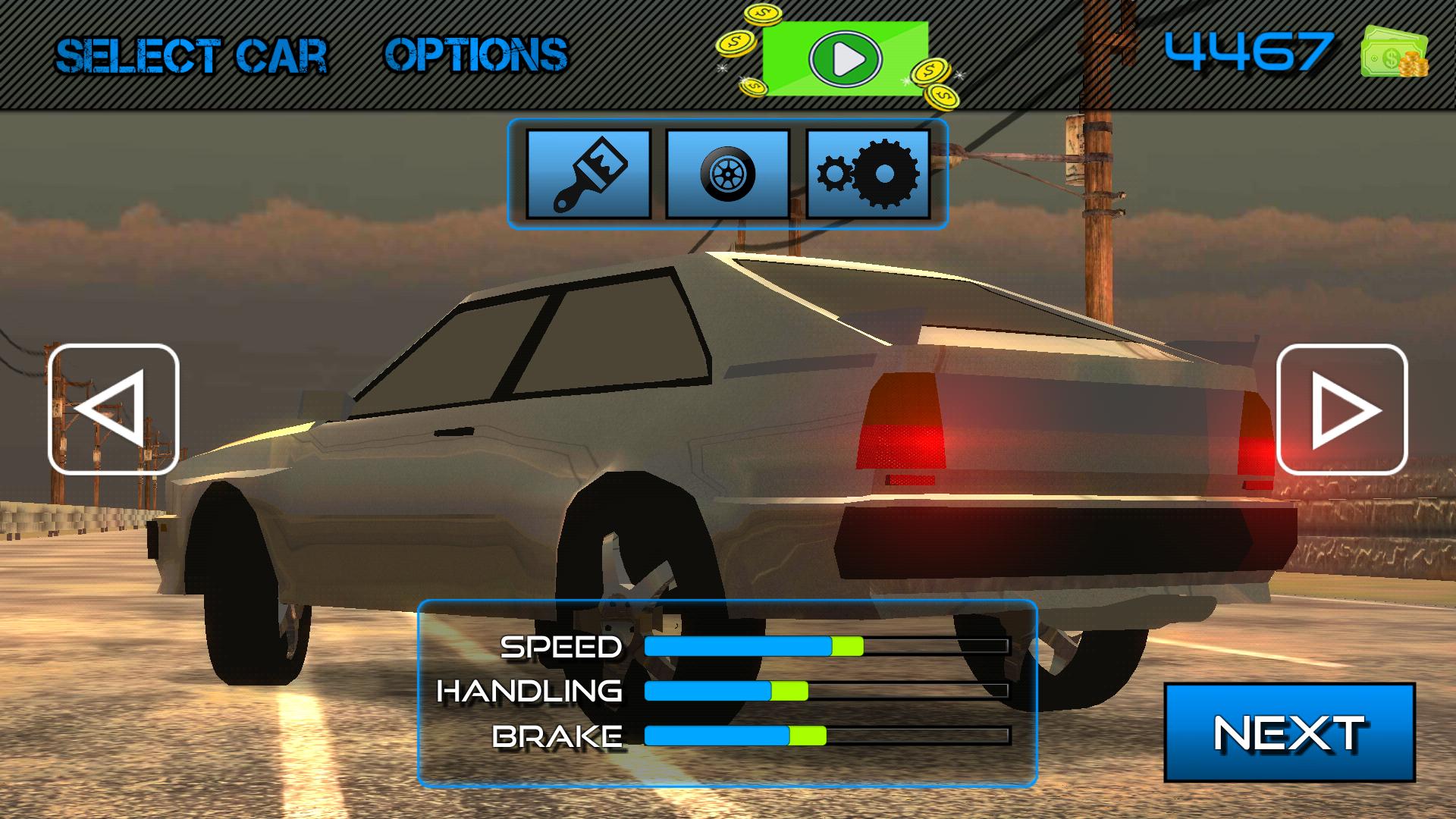Click the blue NEXT button
This screenshot has height=819, width=1456.
(x=1289, y=733)
